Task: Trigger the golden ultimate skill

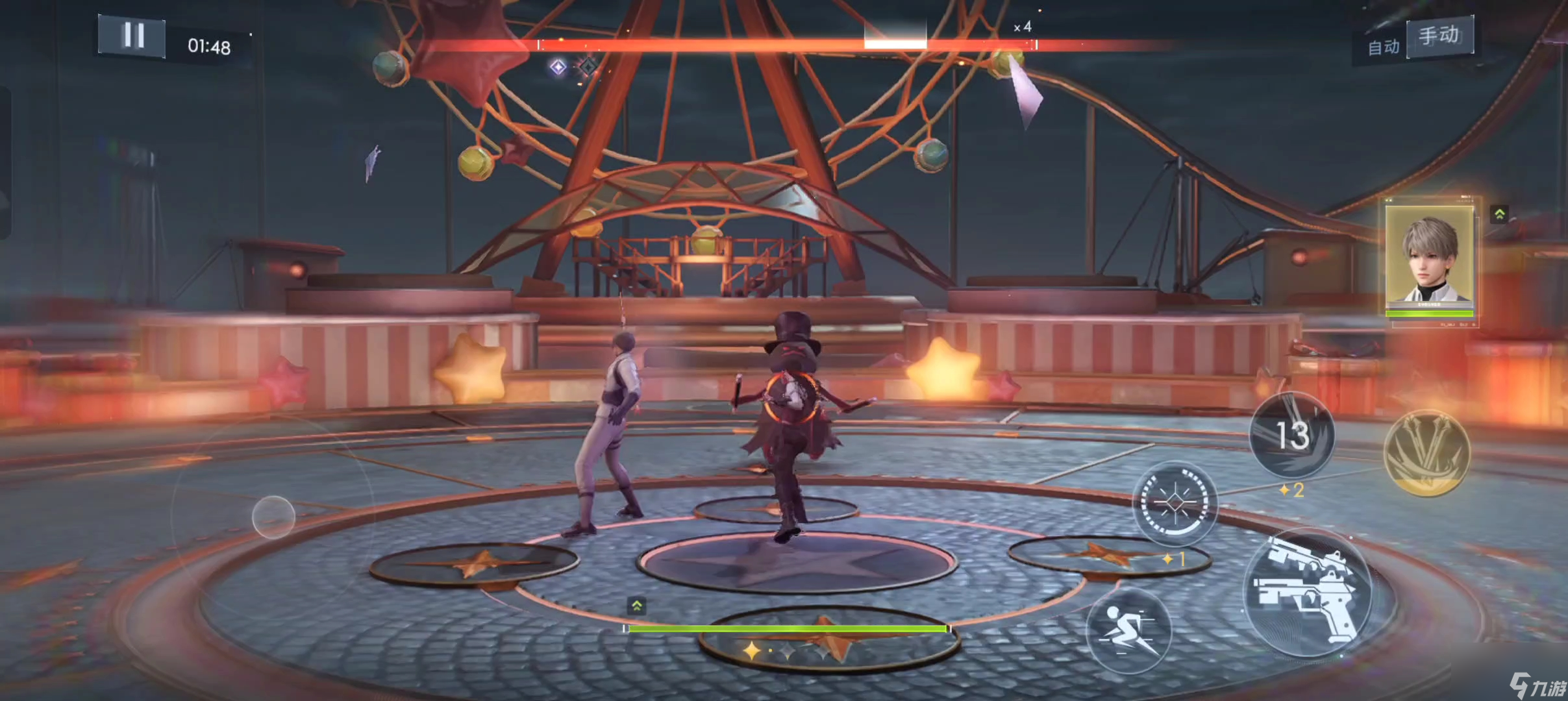Action: coord(1426,452)
